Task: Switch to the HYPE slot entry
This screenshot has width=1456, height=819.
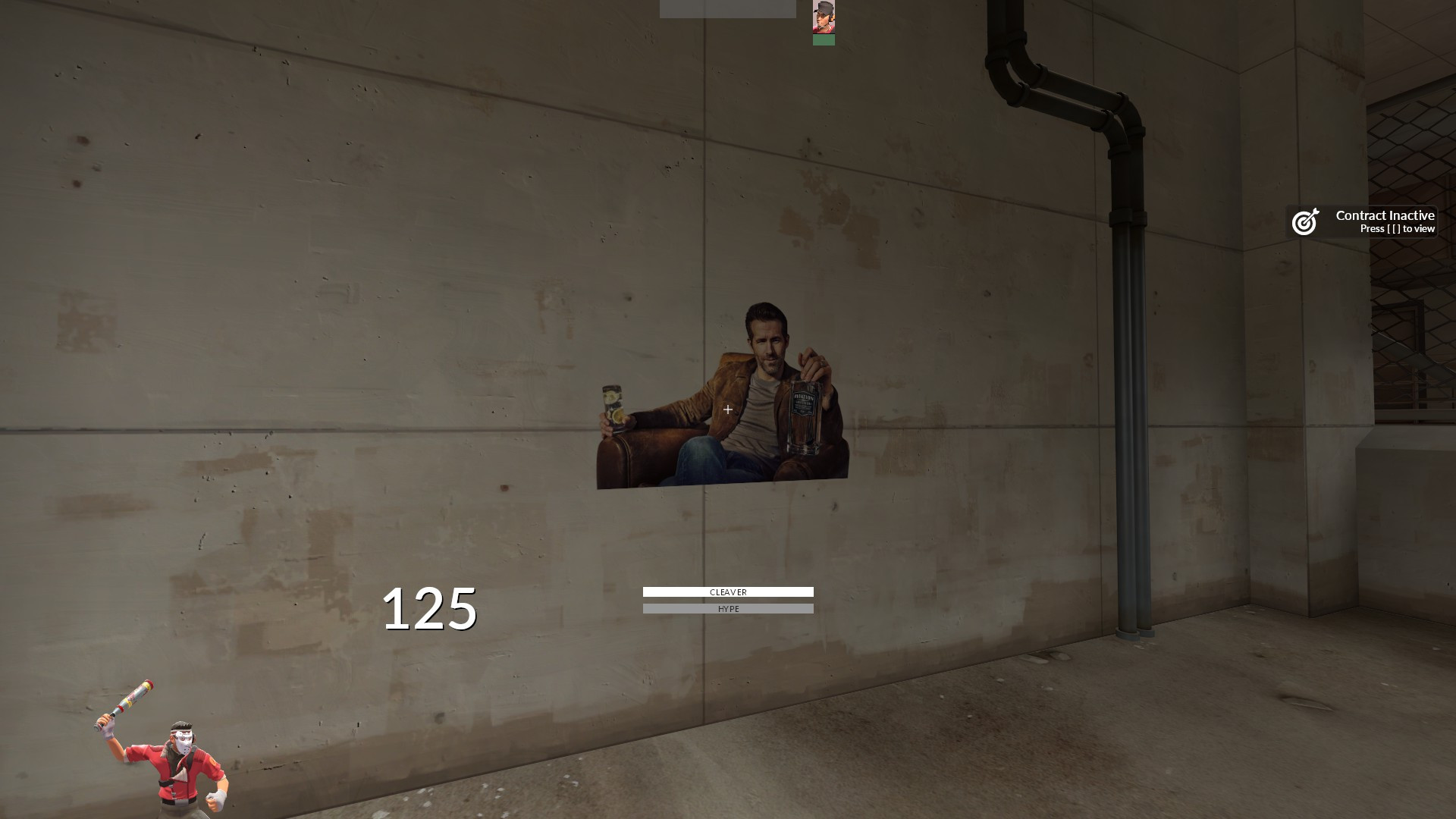Action: pos(727,608)
